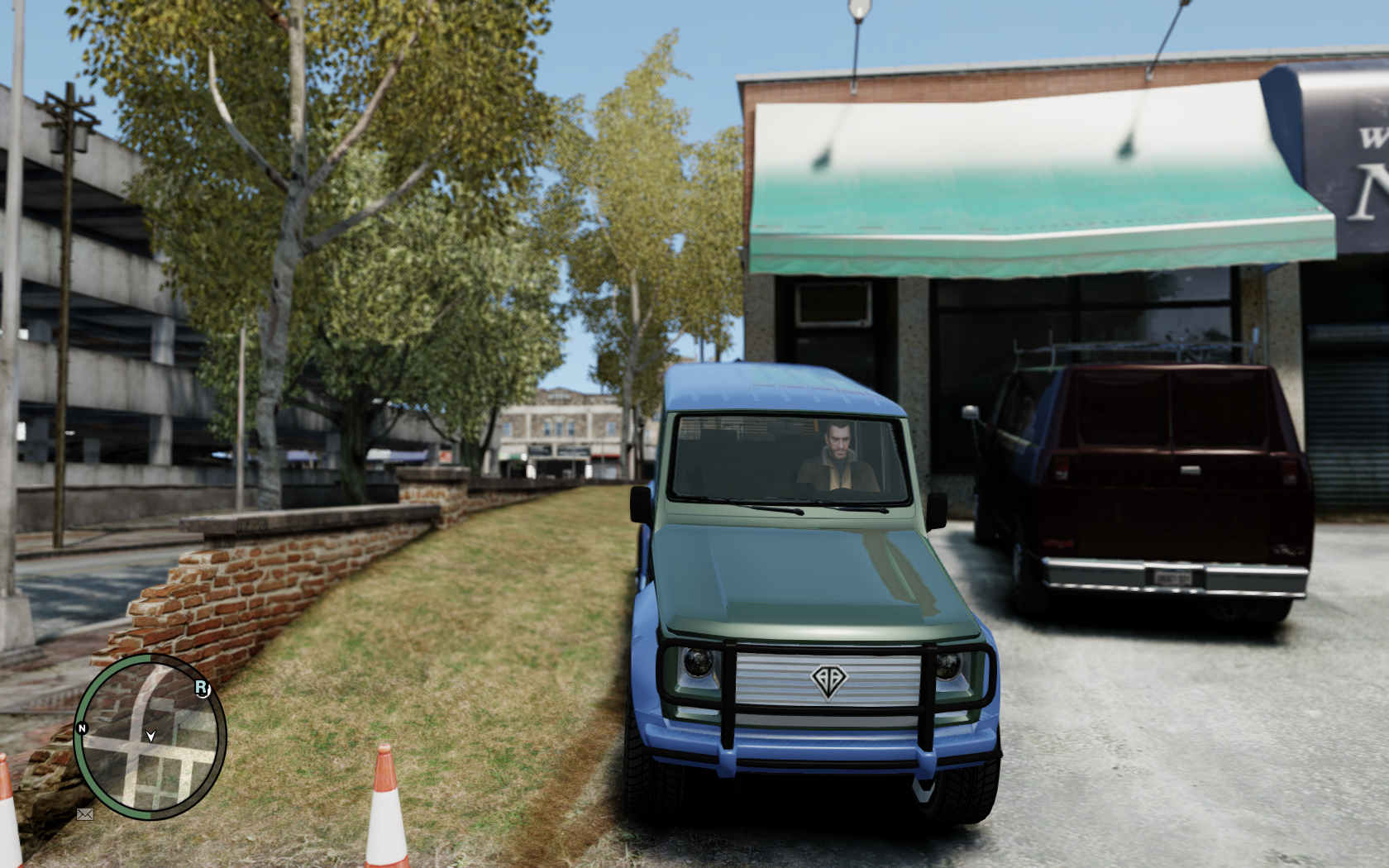Click the N north marker on the radar

tap(82, 728)
